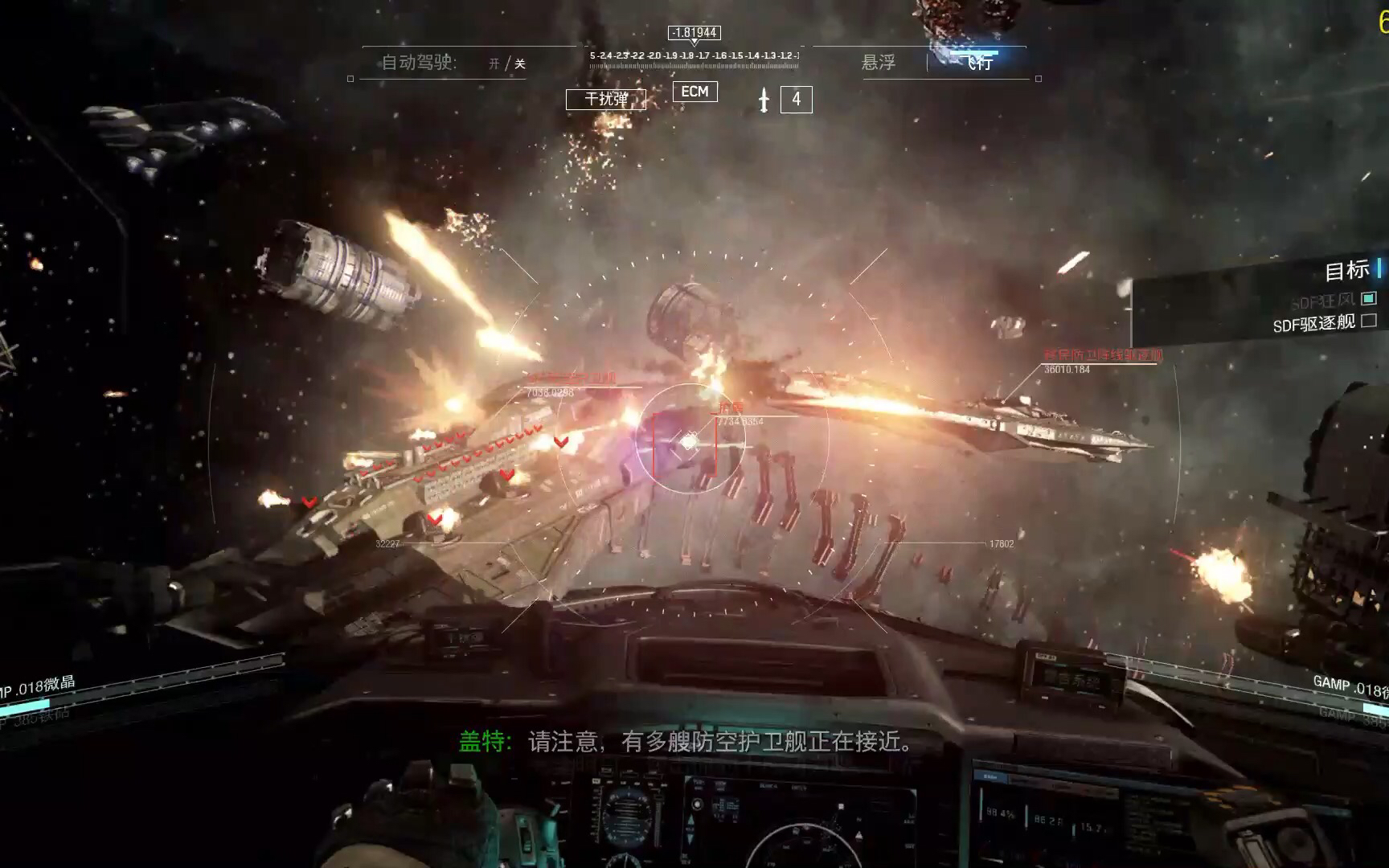Click the SDF狂风 objective checkbox
Screen dimensions: 1389x868
[1369, 298]
